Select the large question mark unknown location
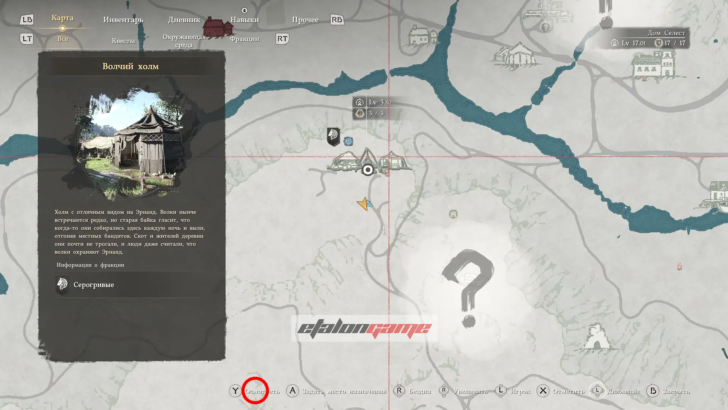The height and width of the screenshot is (410, 728). pos(466,284)
